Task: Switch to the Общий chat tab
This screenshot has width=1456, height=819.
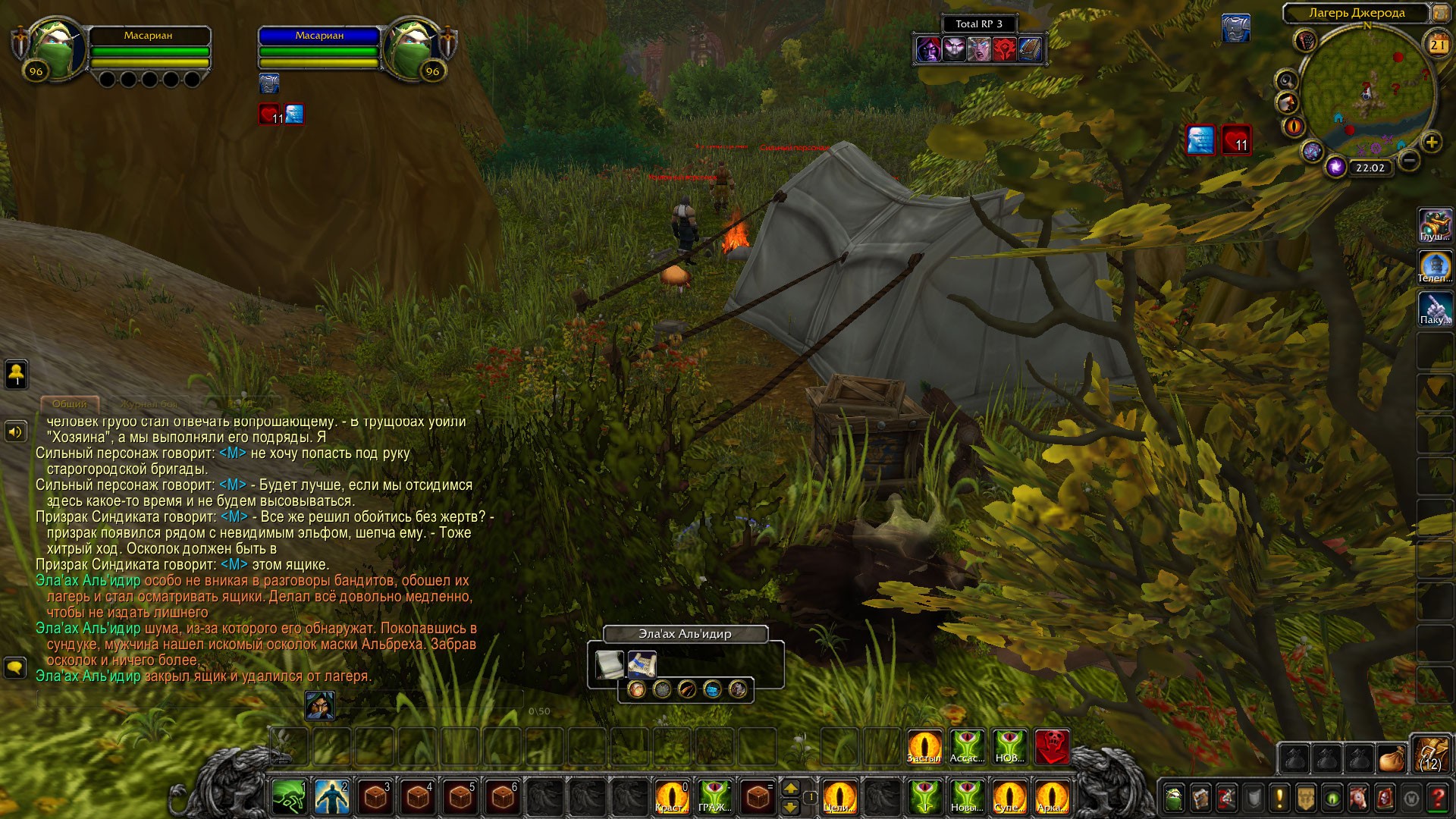Action: coord(70,403)
